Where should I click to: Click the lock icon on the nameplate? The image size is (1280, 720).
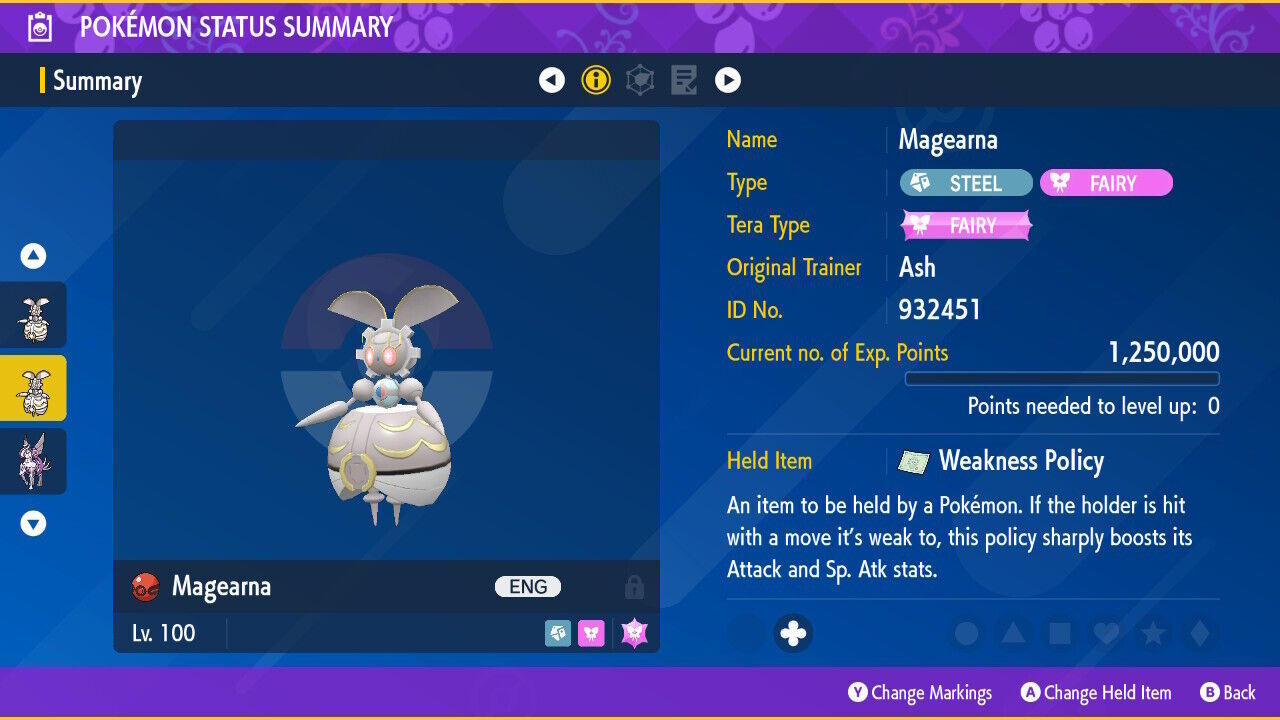pyautogui.click(x=636, y=587)
